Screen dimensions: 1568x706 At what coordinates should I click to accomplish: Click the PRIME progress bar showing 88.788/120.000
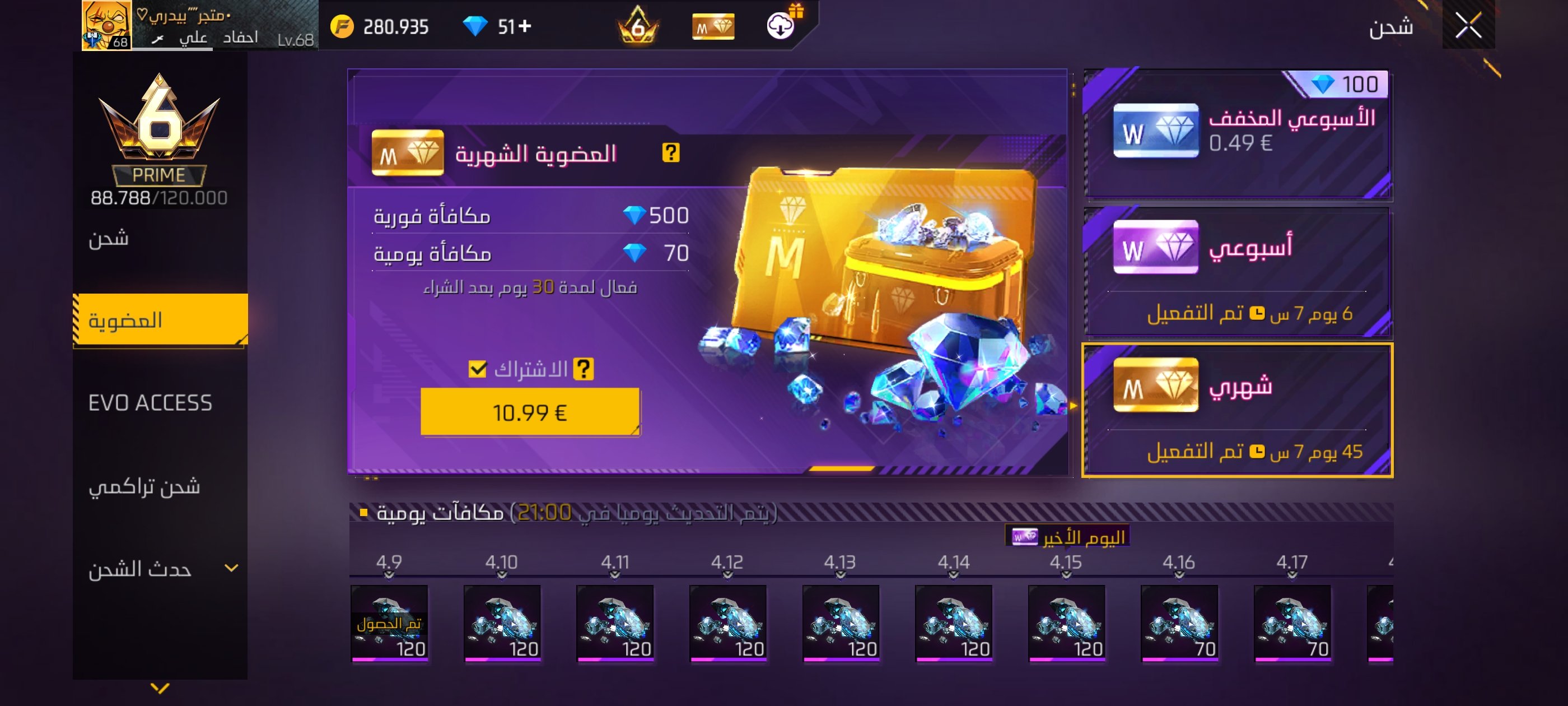click(x=160, y=197)
